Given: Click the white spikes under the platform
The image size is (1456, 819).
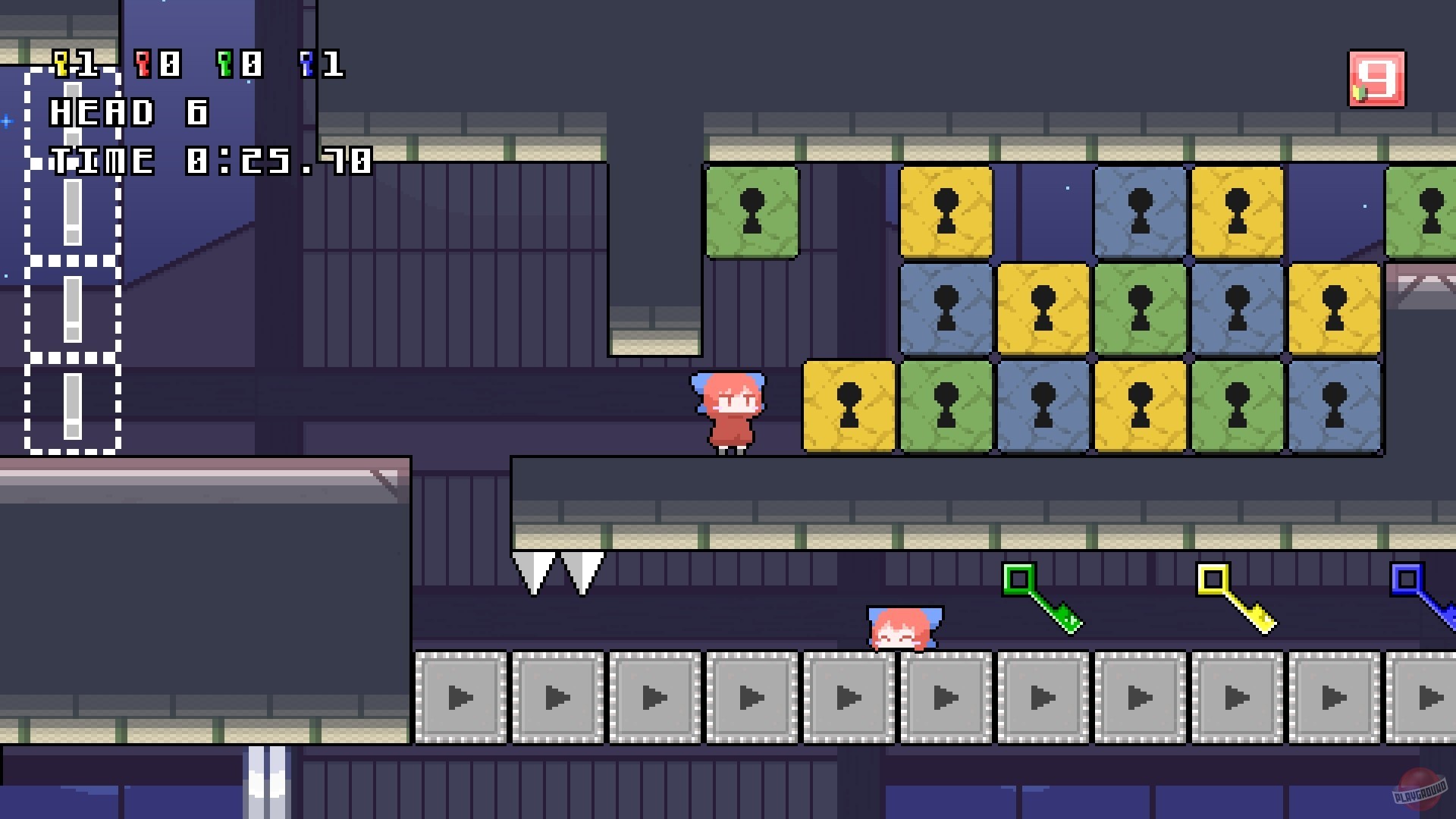Looking at the screenshot, I should 560,570.
